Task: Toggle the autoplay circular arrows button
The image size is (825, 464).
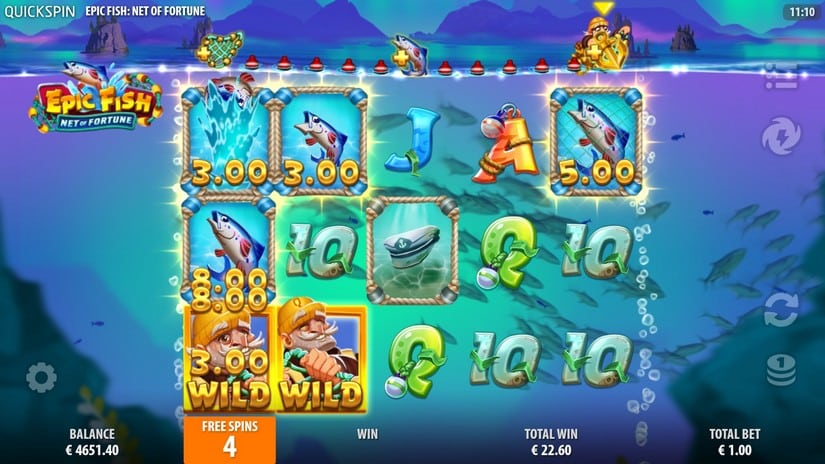Action: [781, 309]
